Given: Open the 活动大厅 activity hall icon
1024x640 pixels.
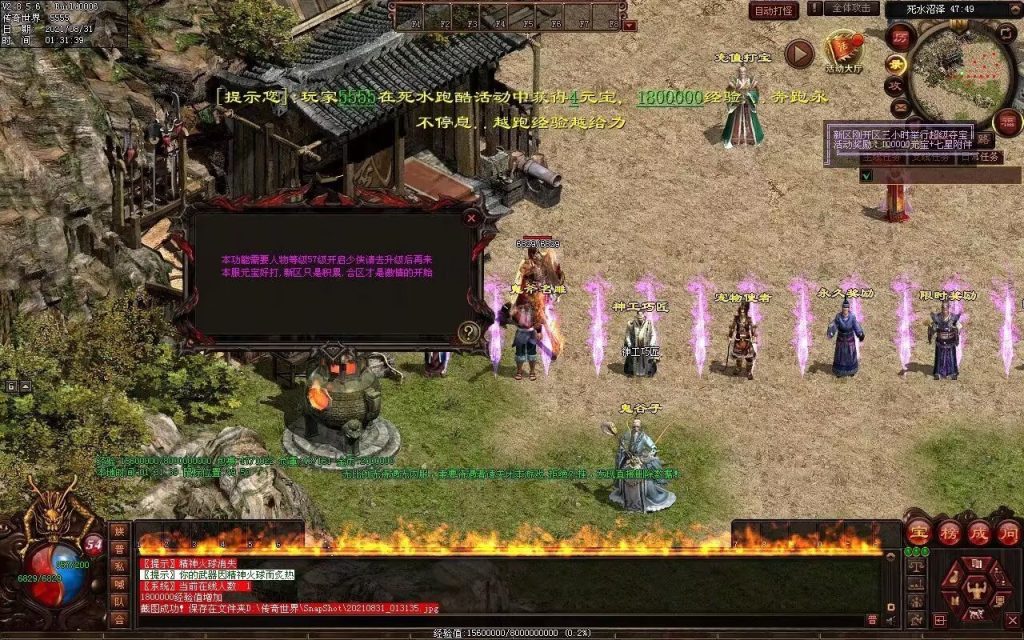Looking at the screenshot, I should click(x=844, y=50).
